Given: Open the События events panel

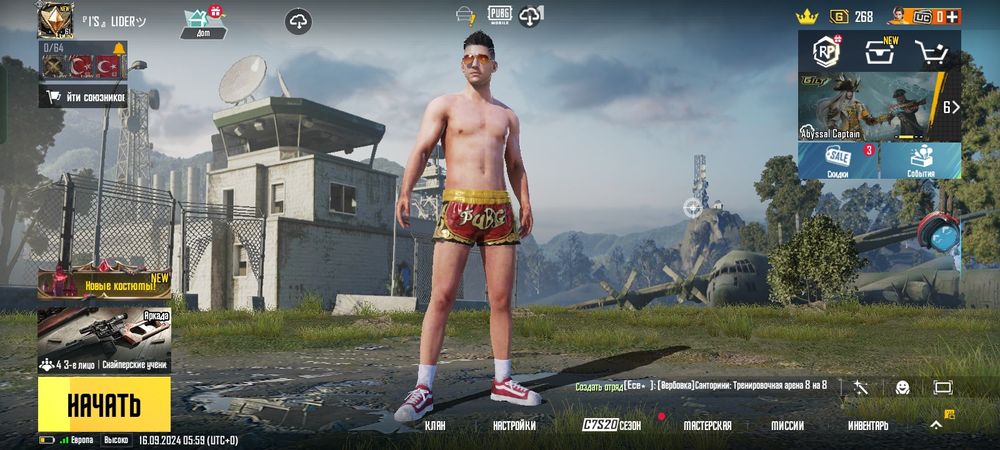Looking at the screenshot, I should (921, 161).
